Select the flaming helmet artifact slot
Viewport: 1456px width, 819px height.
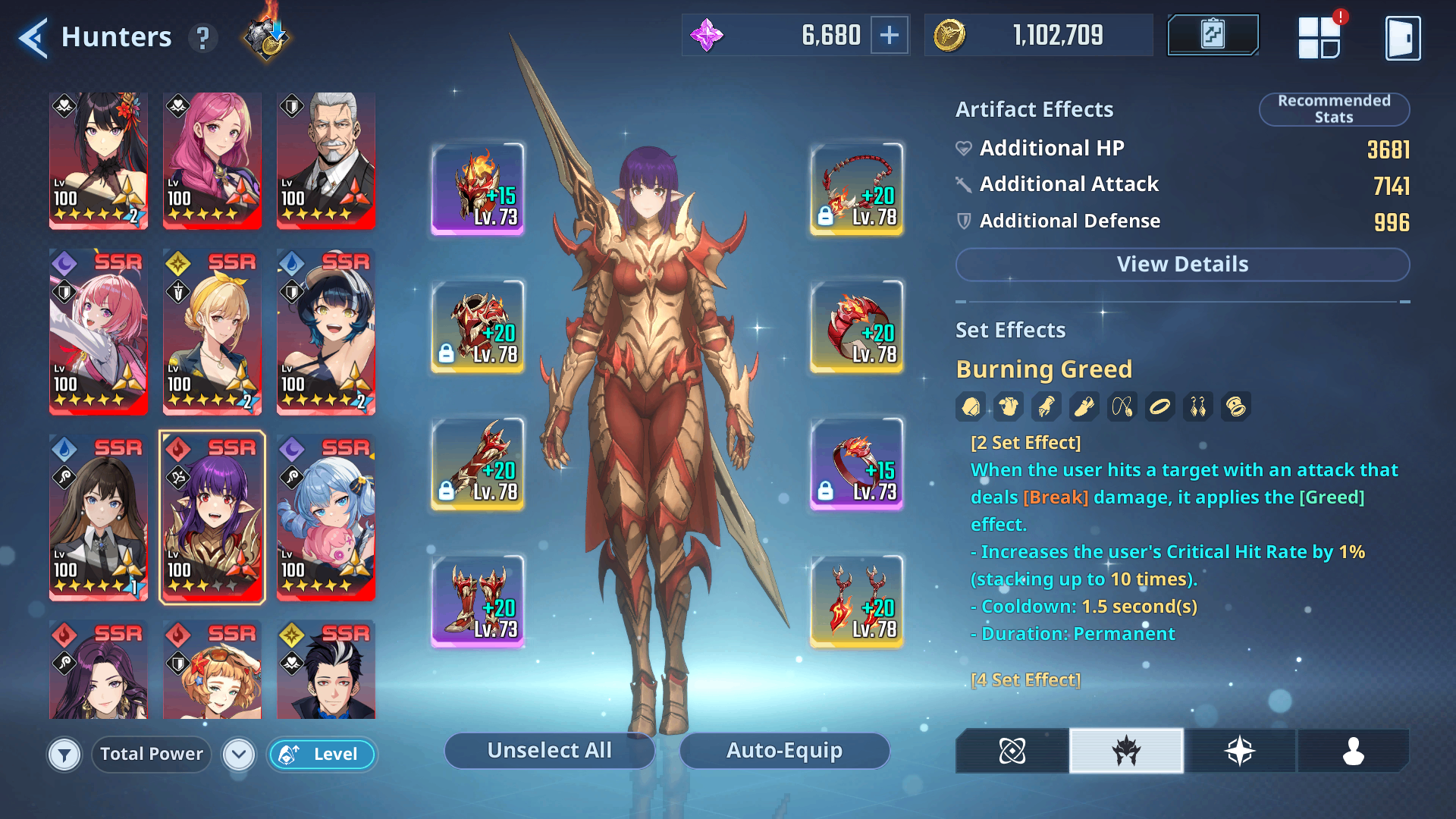point(478,189)
